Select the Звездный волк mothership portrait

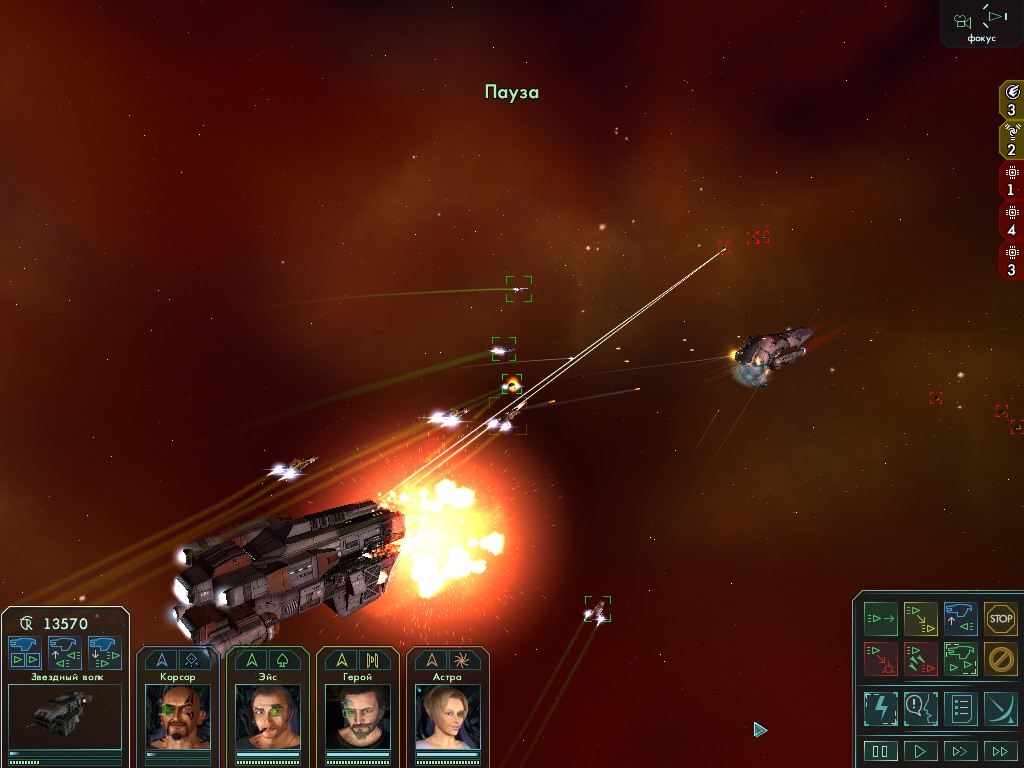(x=64, y=715)
